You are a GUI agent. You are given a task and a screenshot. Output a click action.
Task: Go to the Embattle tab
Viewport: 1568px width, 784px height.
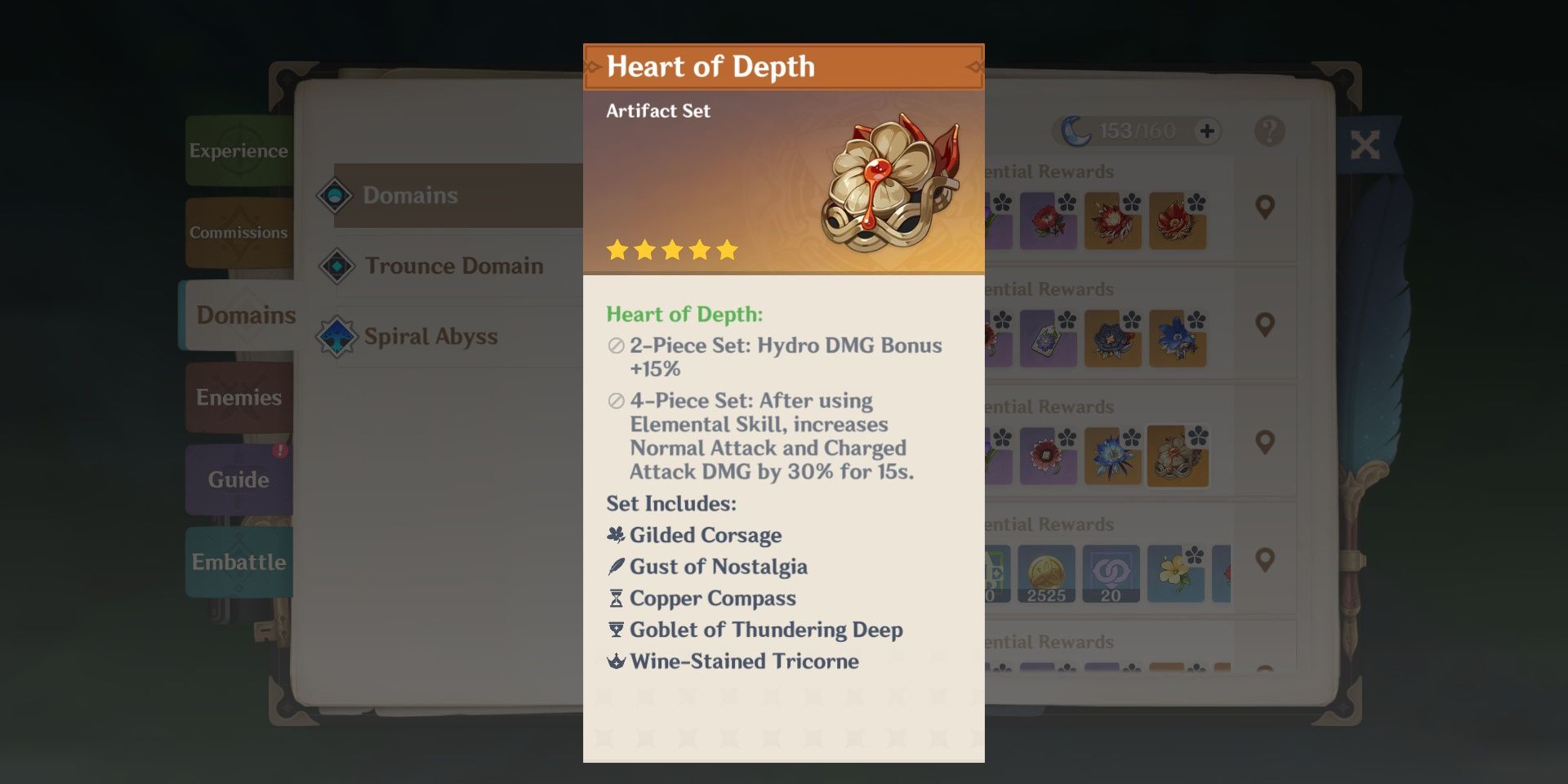[238, 562]
